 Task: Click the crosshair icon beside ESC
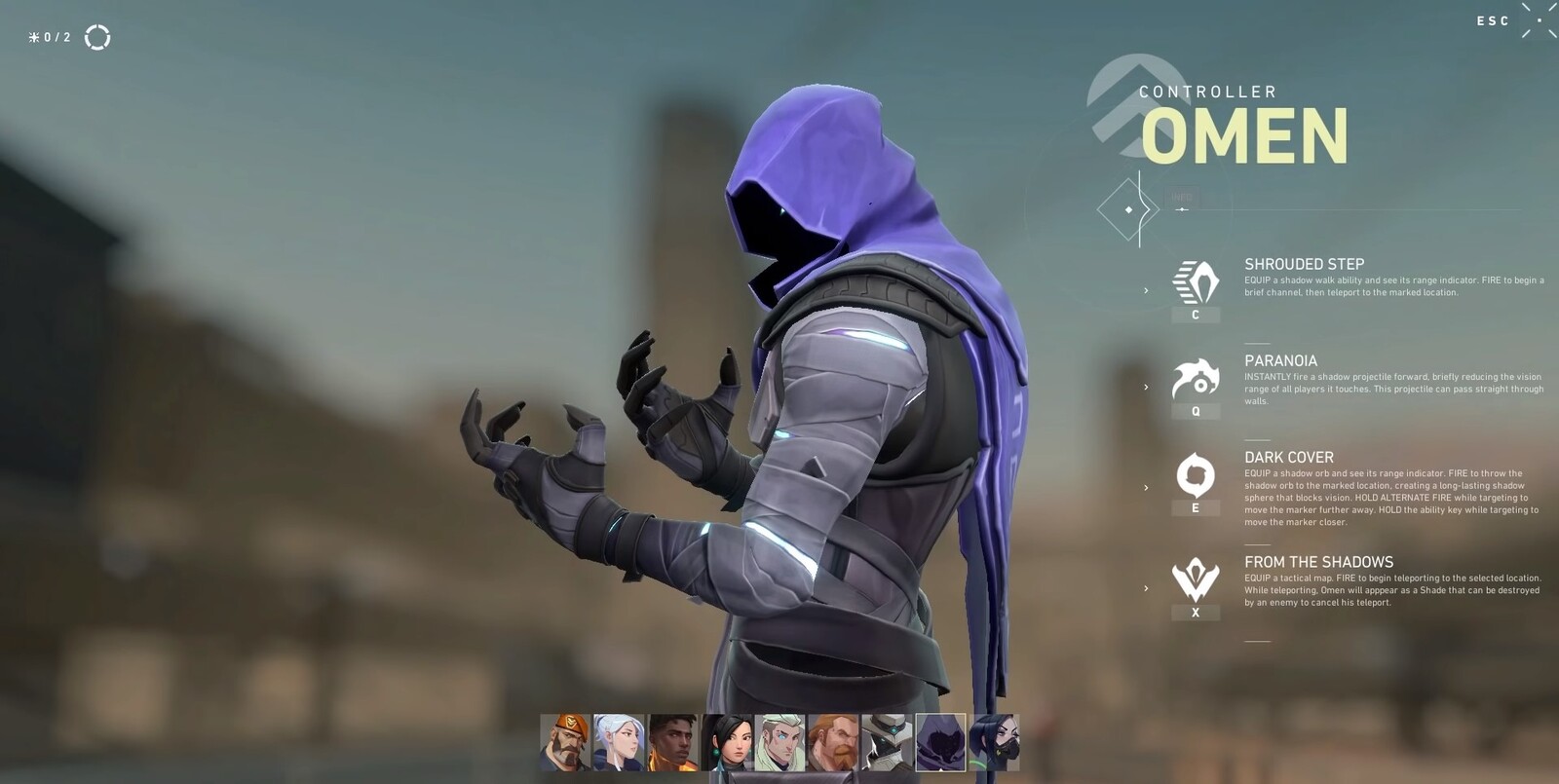pos(1538,19)
